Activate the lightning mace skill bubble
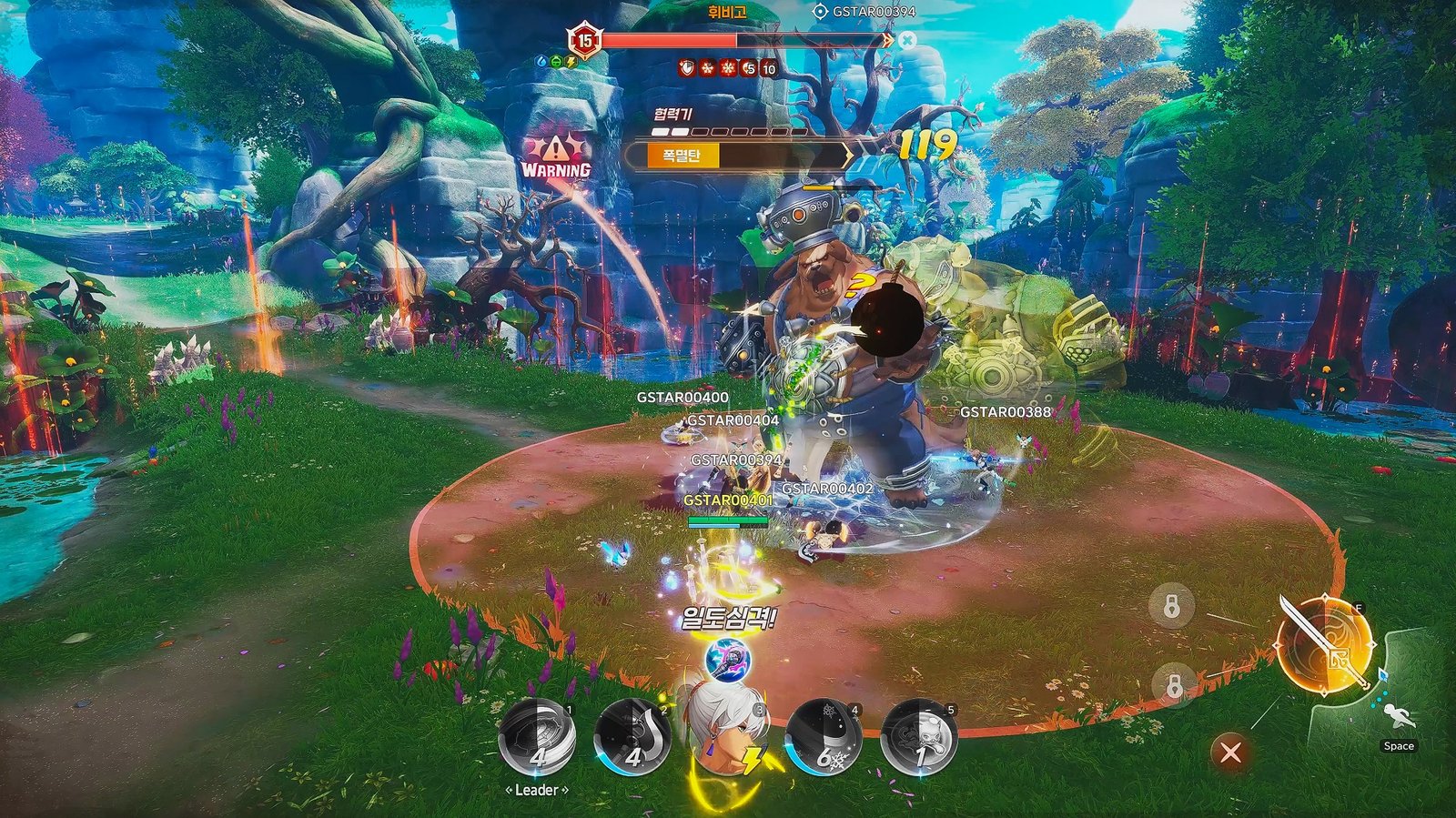 (x=728, y=660)
